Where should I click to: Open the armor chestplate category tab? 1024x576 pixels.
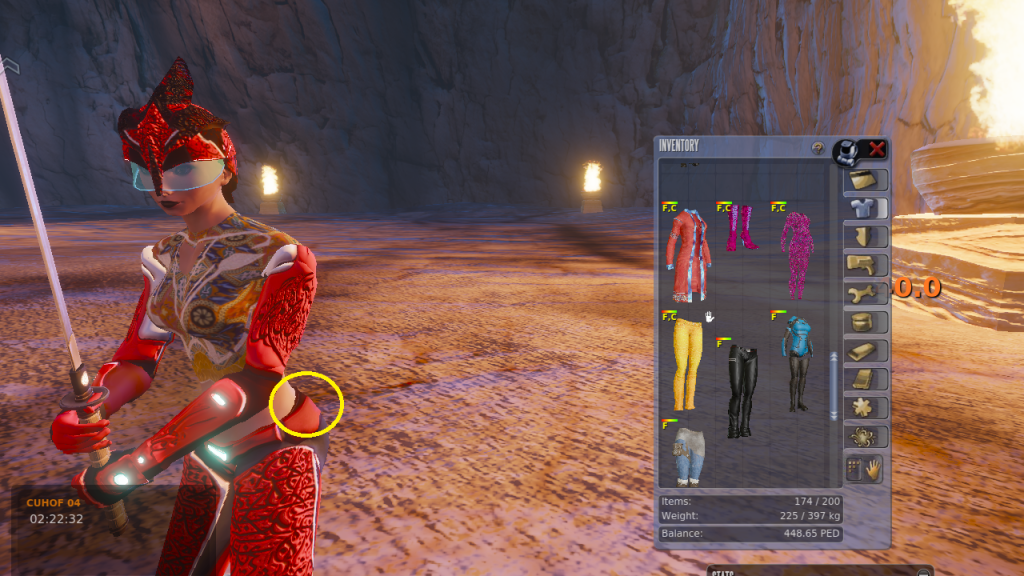point(866,237)
